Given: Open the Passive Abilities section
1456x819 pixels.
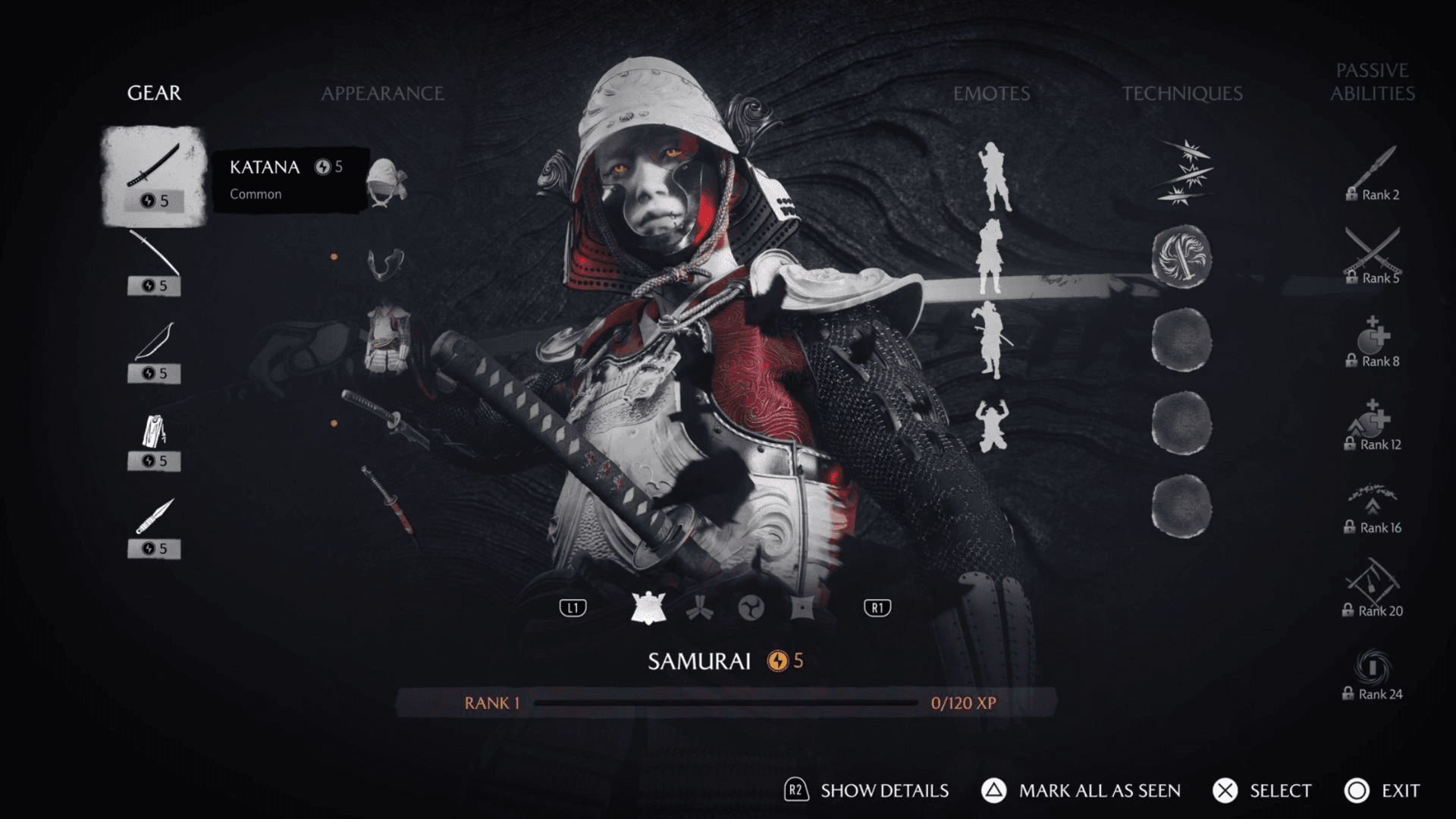Looking at the screenshot, I should point(1372,82).
